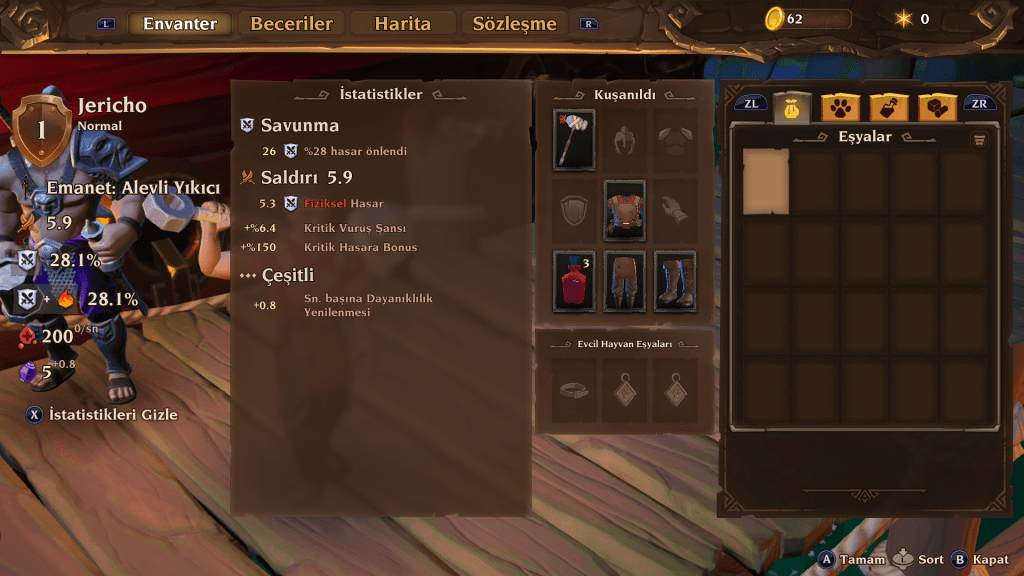This screenshot has height=576, width=1024.
Task: Click the sort button beside Eşyalar
Action: pos(979,140)
